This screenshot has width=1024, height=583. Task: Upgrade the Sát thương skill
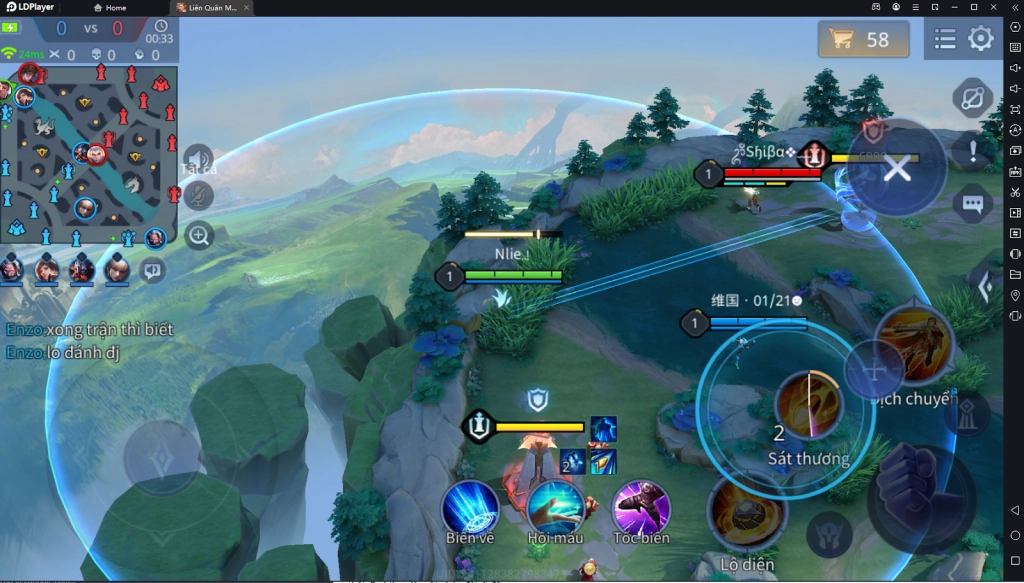808,404
